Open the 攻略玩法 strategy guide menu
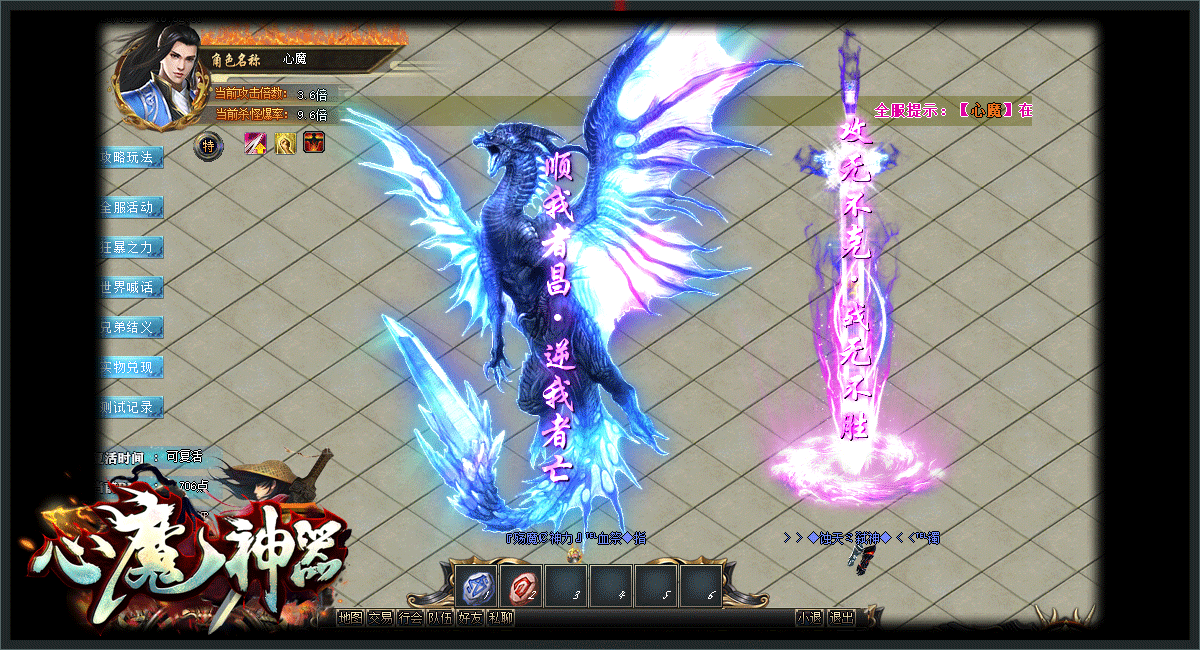The width and height of the screenshot is (1200, 650). 130,158
